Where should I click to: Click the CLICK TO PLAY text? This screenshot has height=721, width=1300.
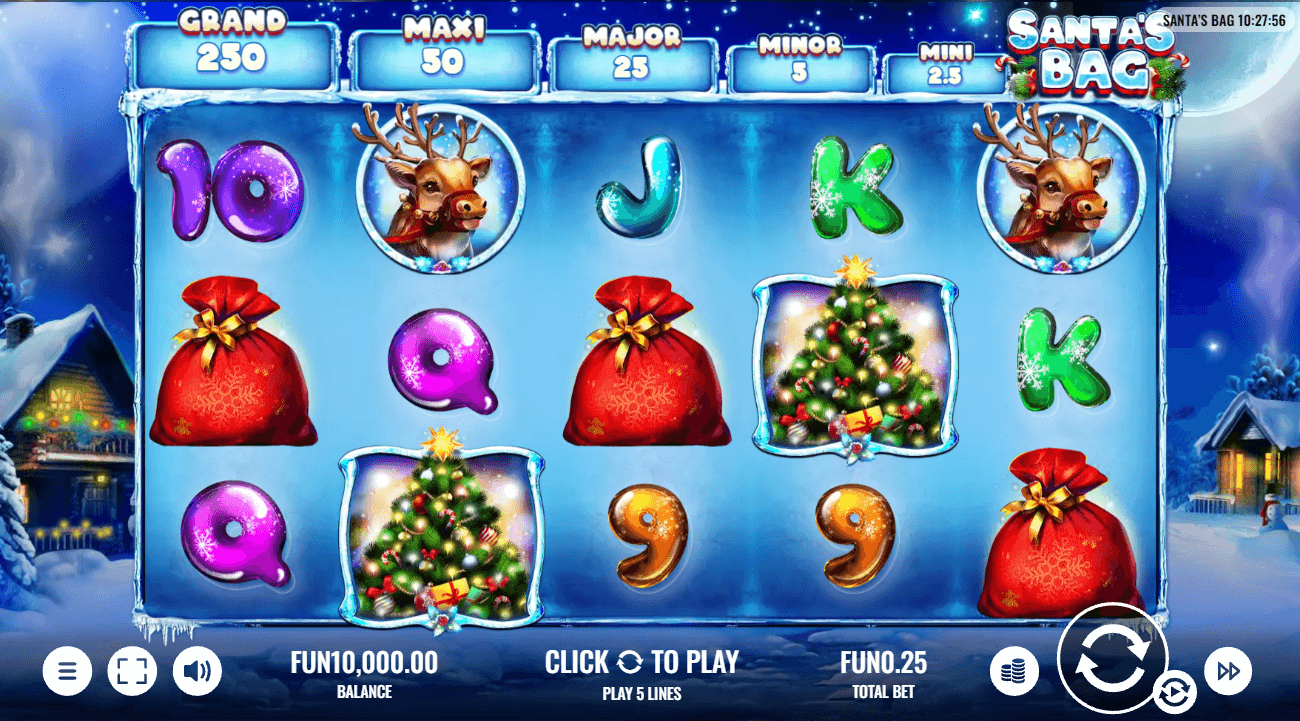tap(641, 662)
